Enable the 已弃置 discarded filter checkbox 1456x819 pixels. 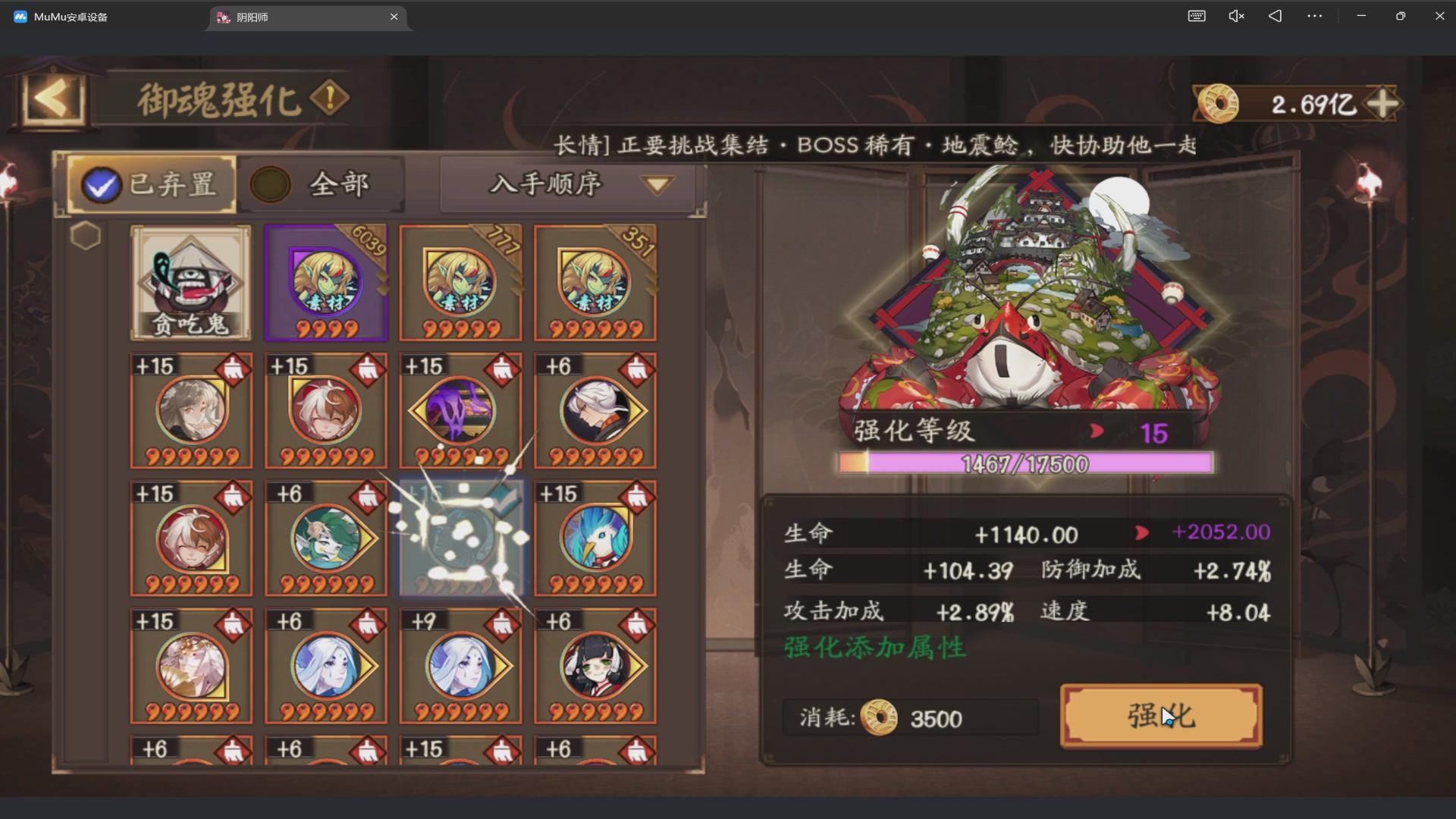pyautogui.click(x=101, y=184)
